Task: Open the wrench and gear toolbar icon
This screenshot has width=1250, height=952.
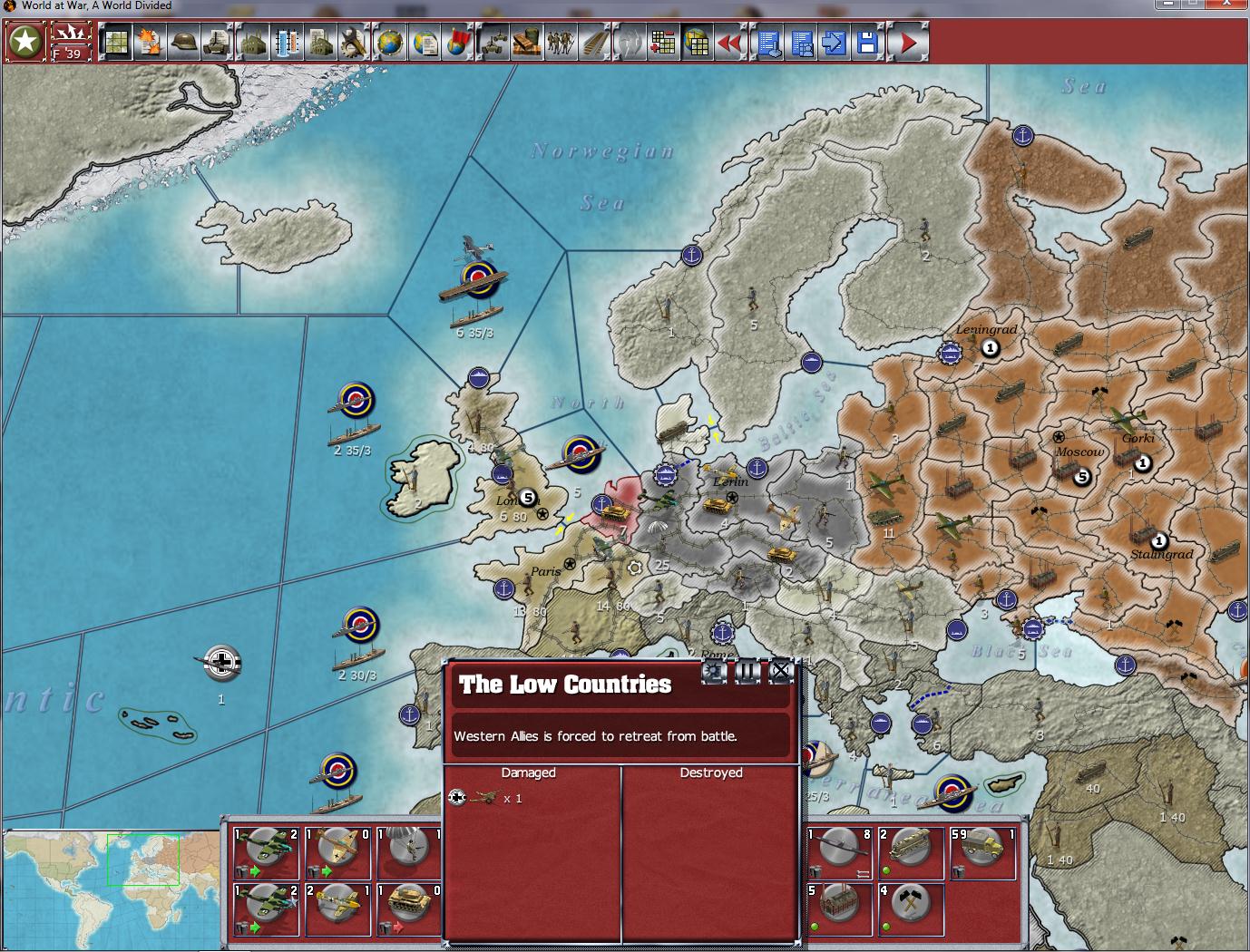Action: tap(354, 43)
